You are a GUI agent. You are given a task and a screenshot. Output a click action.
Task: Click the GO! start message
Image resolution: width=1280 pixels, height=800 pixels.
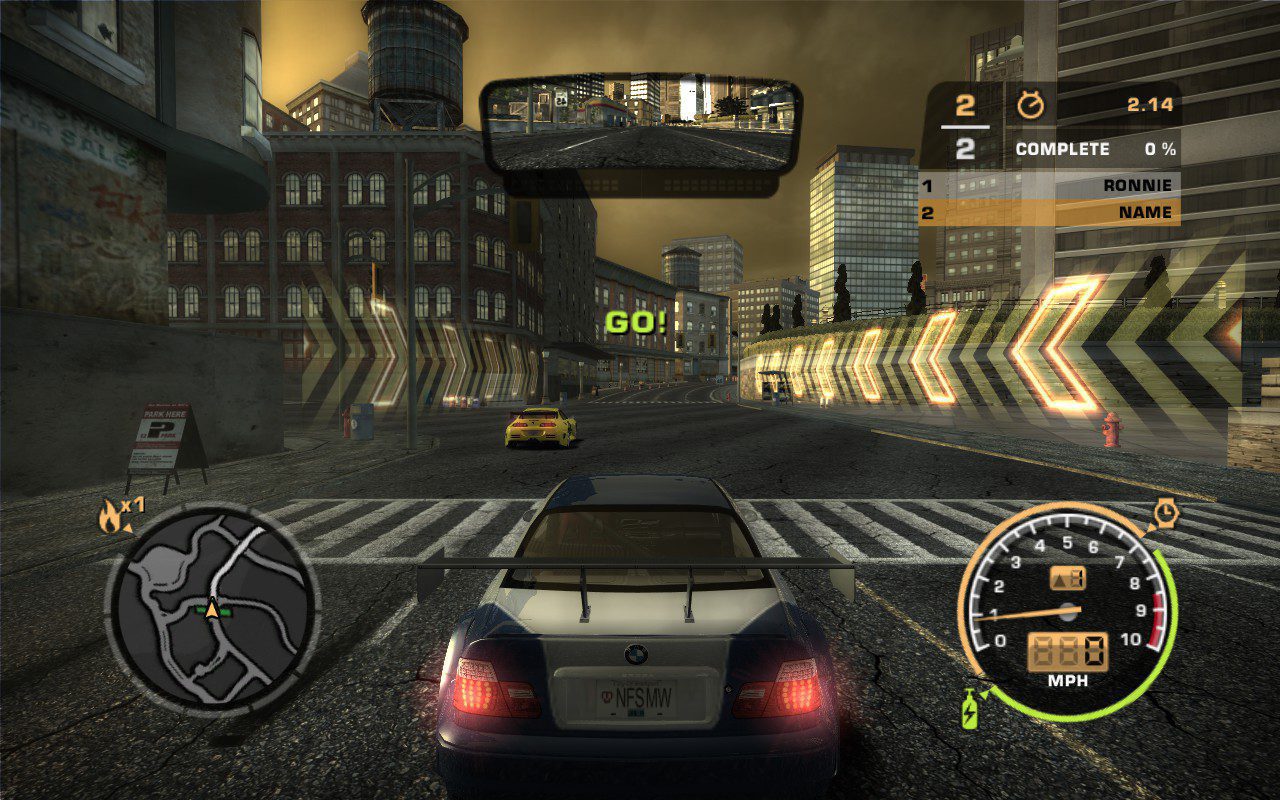[x=637, y=322]
